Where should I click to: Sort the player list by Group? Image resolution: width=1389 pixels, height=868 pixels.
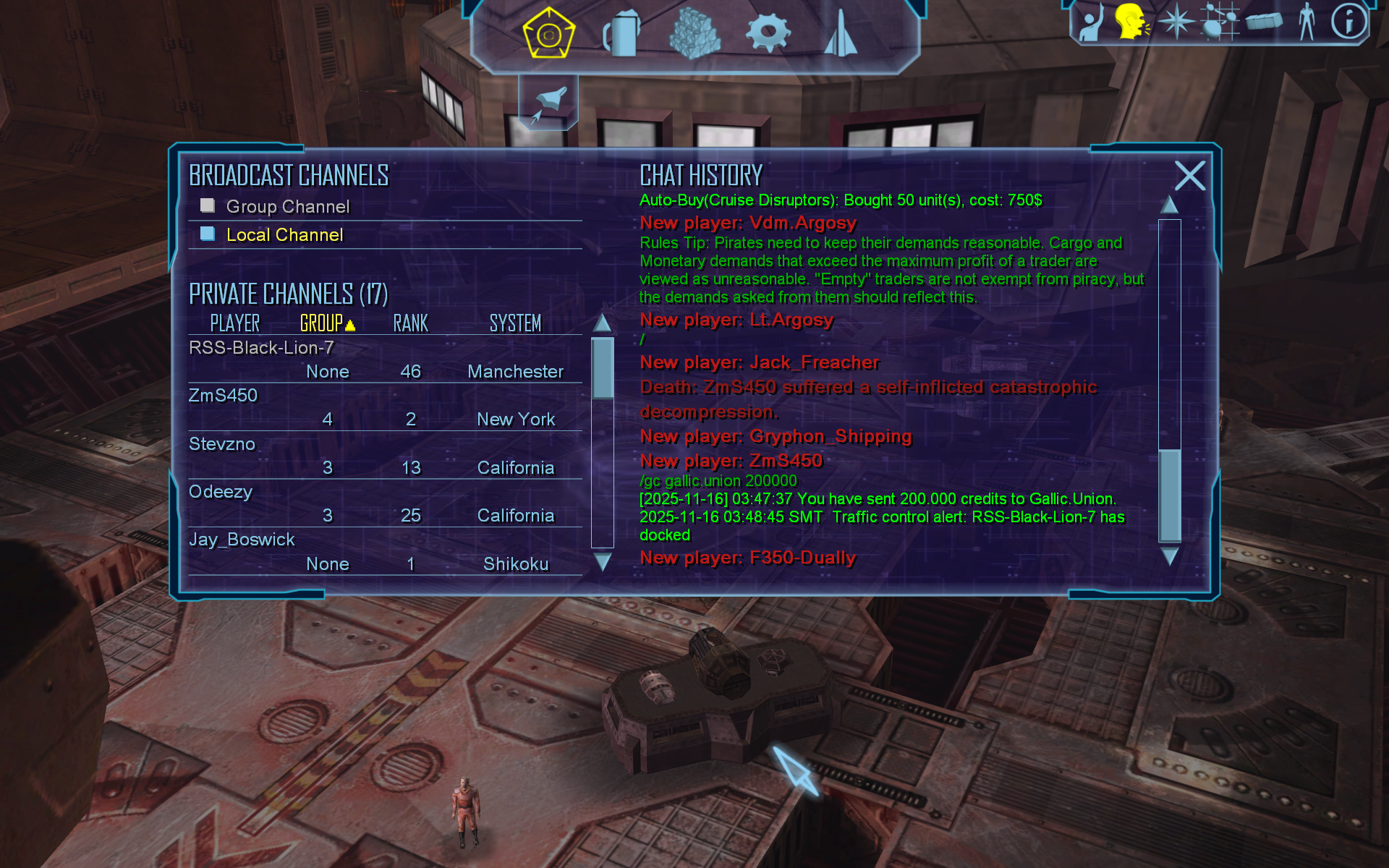(323, 323)
